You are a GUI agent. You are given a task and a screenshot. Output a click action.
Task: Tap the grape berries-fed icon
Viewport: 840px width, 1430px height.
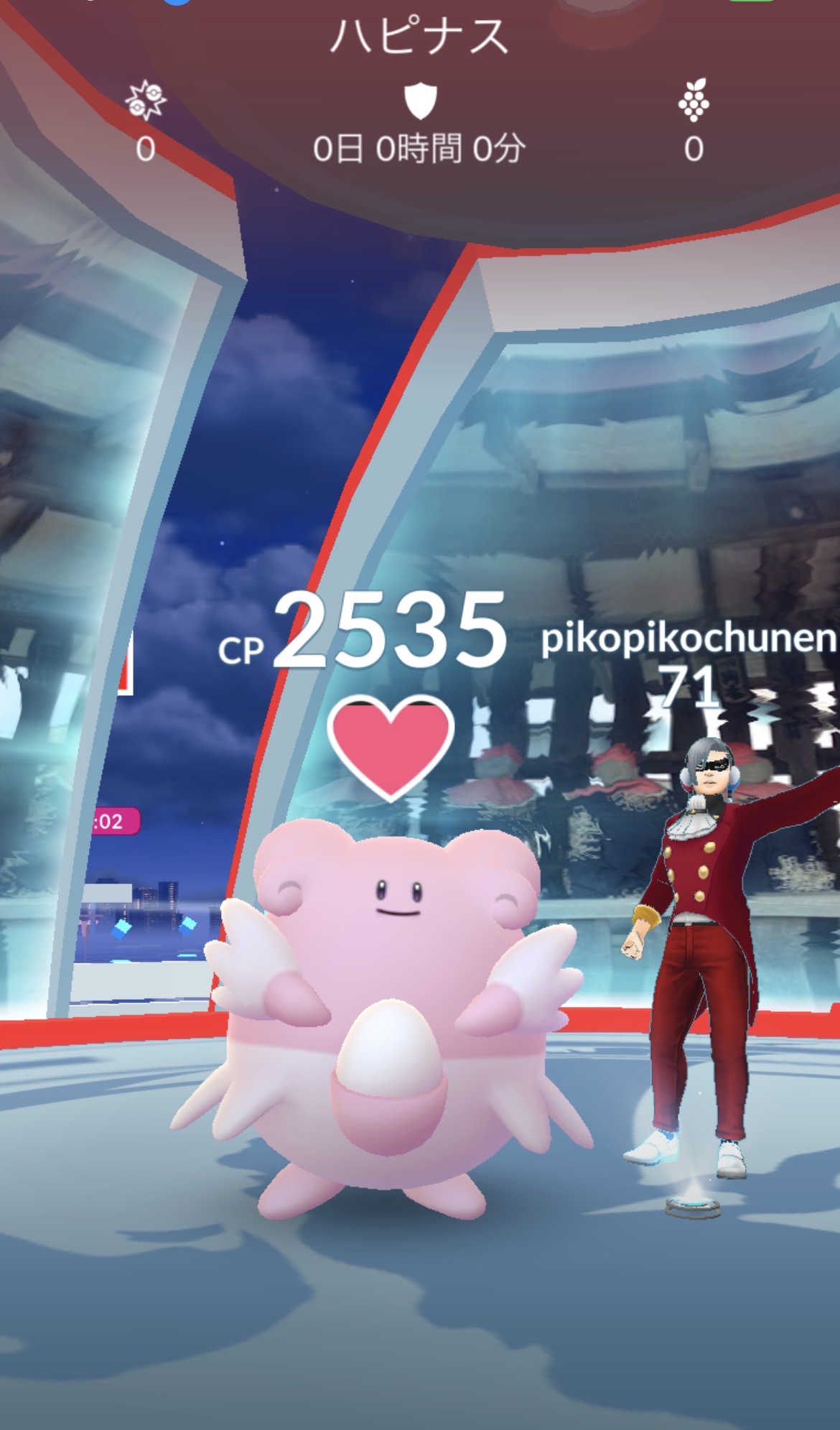(693, 101)
